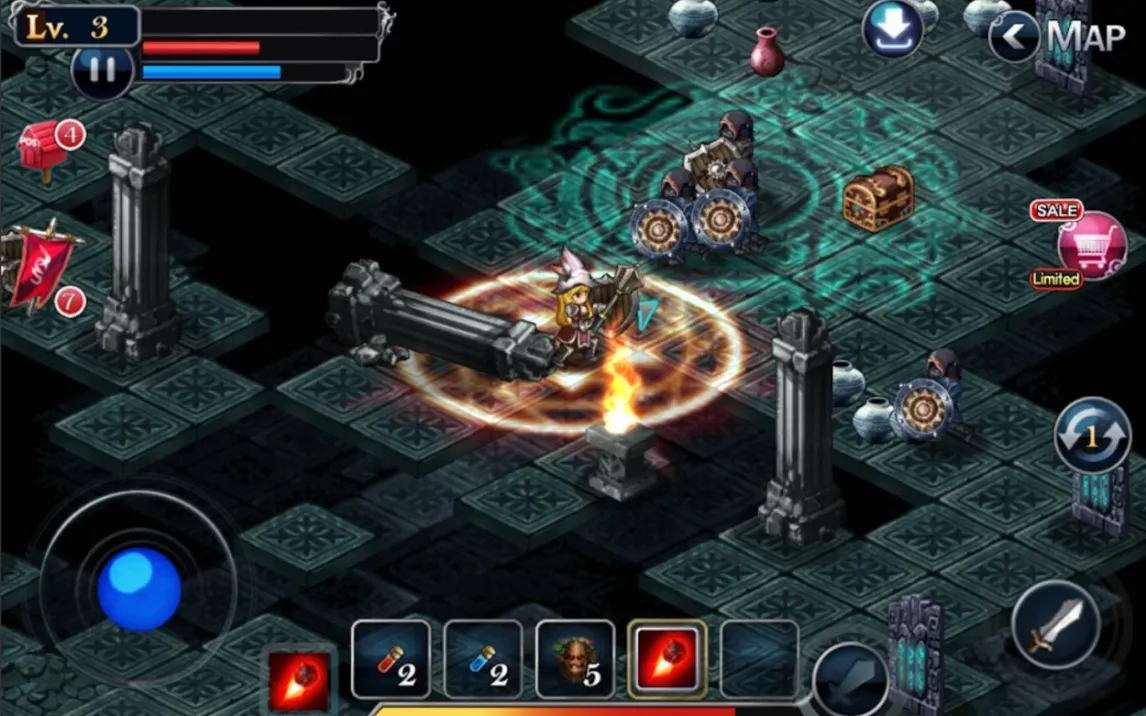Image resolution: width=1146 pixels, height=716 pixels.
Task: Tap the dimmed round sword button beside hotbar
Action: (850, 682)
